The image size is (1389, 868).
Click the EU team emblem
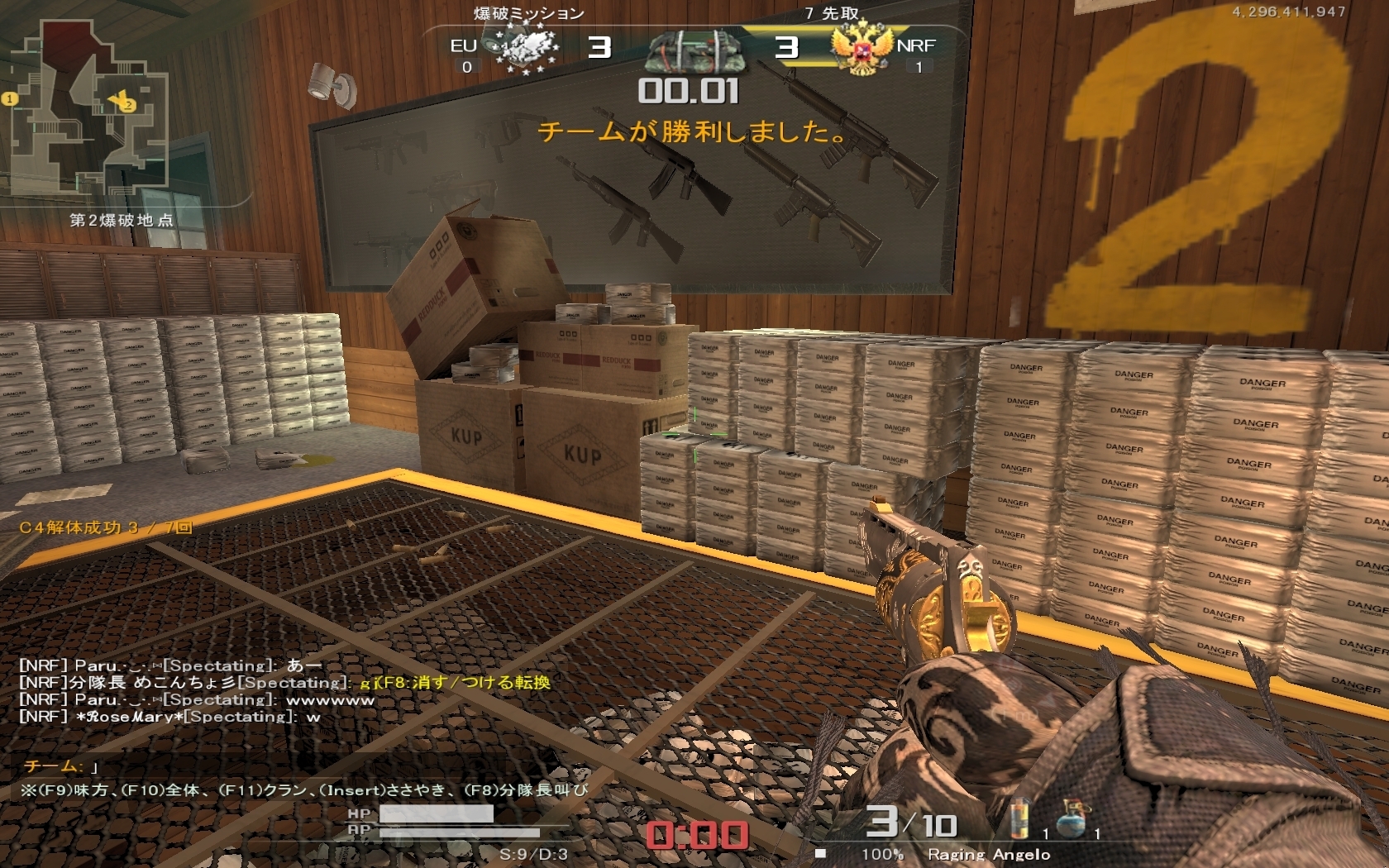pos(526,48)
